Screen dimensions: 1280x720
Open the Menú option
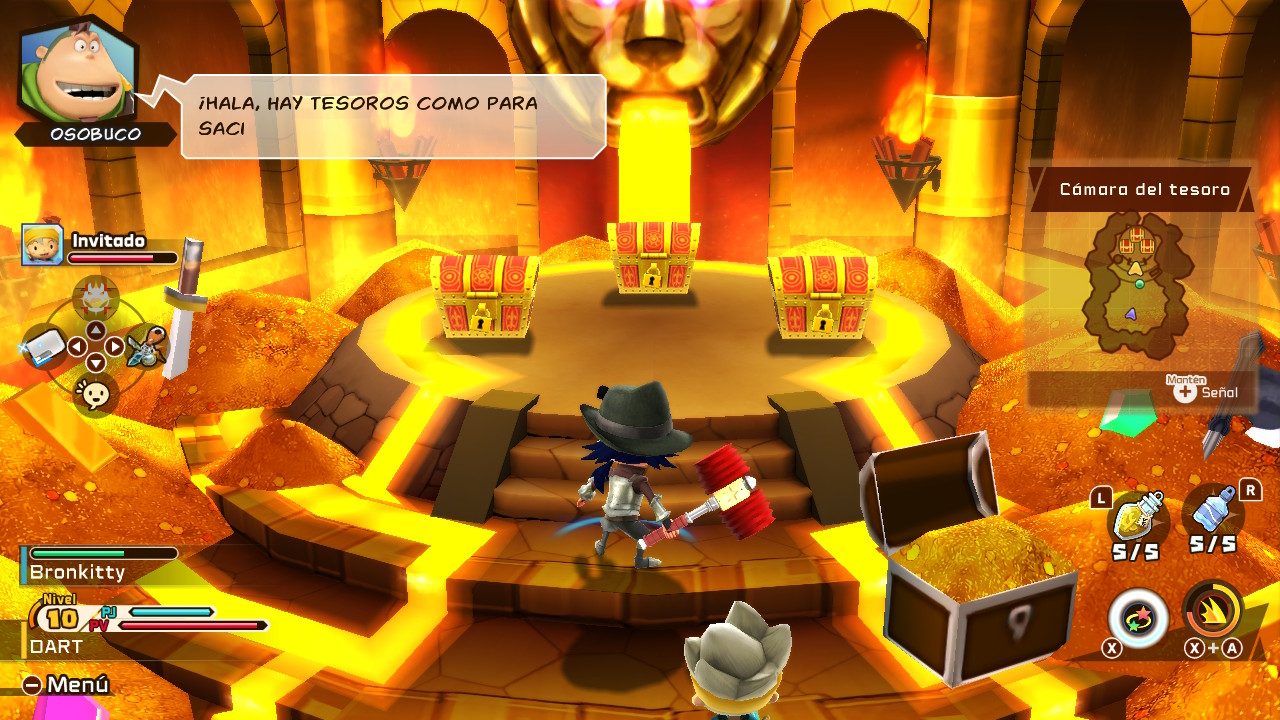(66, 685)
